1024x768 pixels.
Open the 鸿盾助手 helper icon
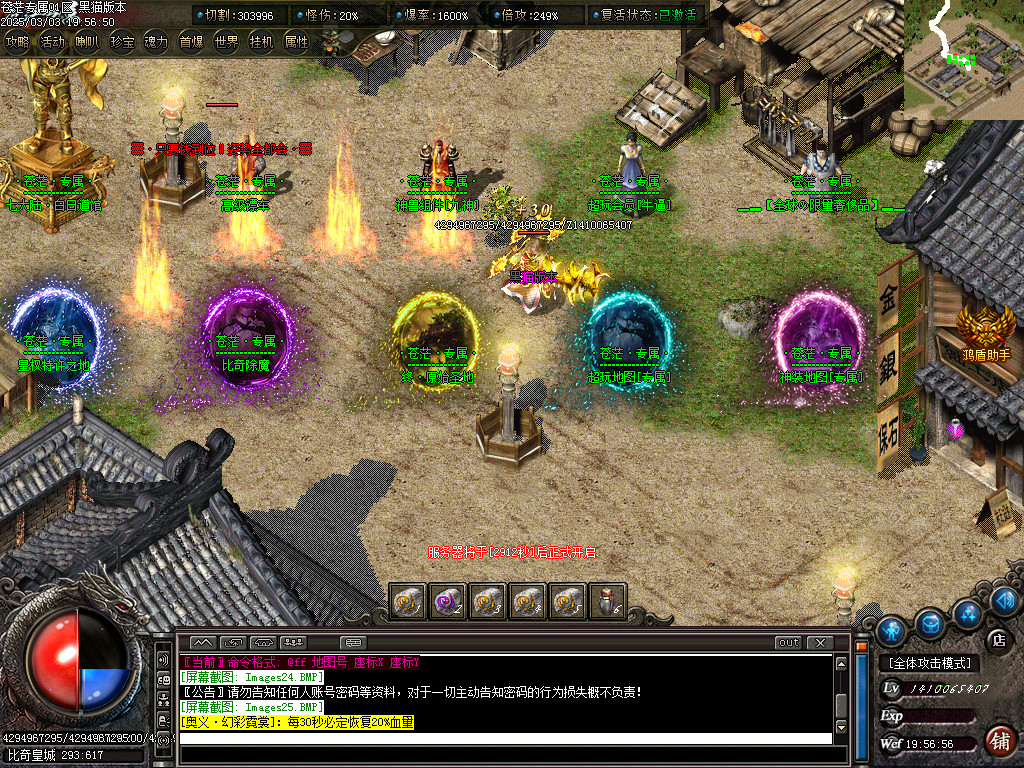tap(985, 329)
